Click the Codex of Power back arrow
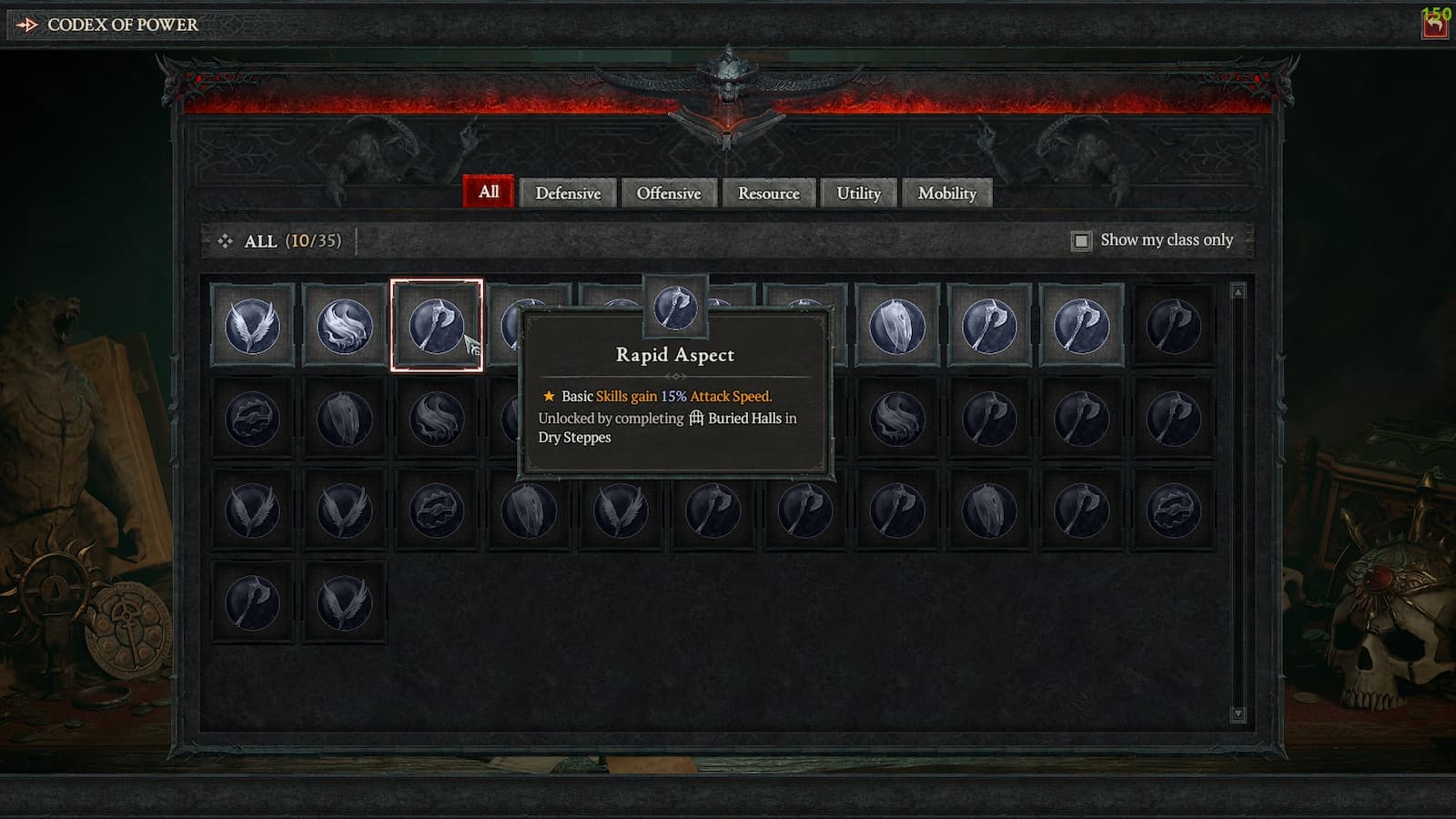Viewport: 1456px width, 819px height. pyautogui.click(x=27, y=25)
